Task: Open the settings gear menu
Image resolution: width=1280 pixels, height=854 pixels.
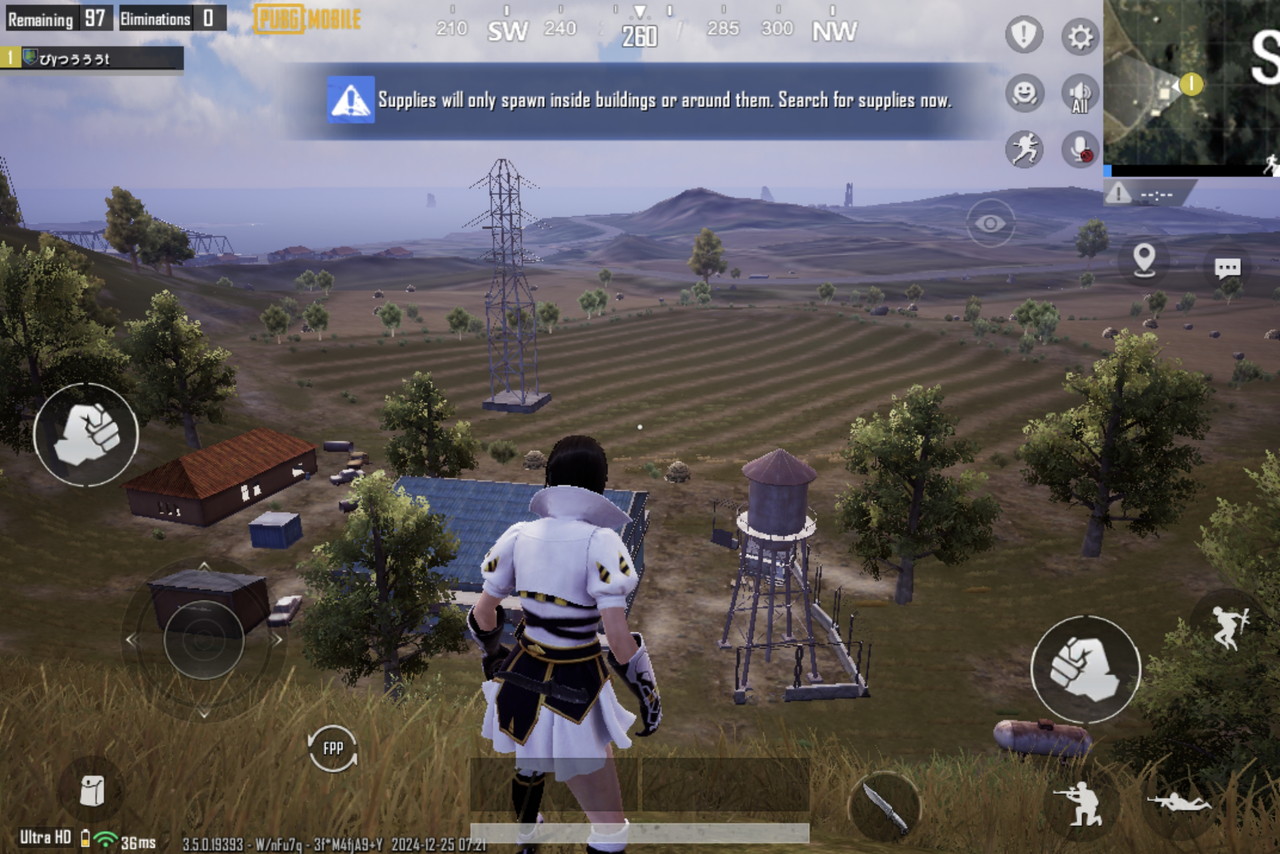Action: (x=1080, y=37)
